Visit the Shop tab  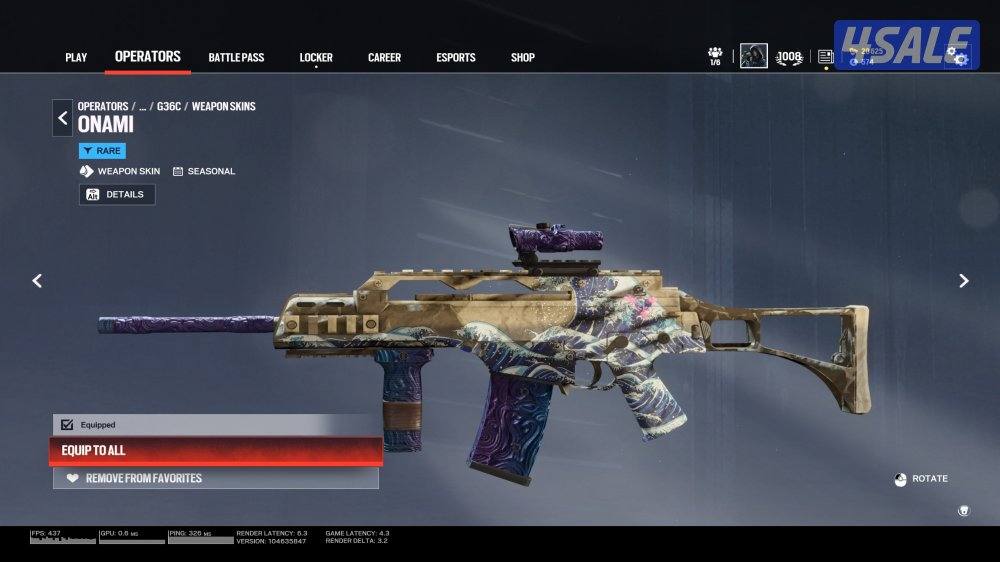pyautogui.click(x=523, y=57)
